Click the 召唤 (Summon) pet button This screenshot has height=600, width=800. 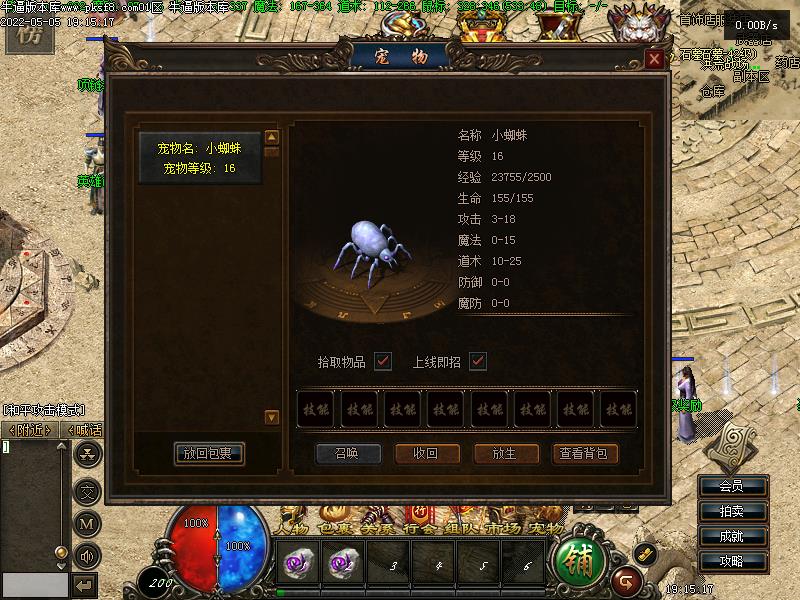pyautogui.click(x=345, y=453)
